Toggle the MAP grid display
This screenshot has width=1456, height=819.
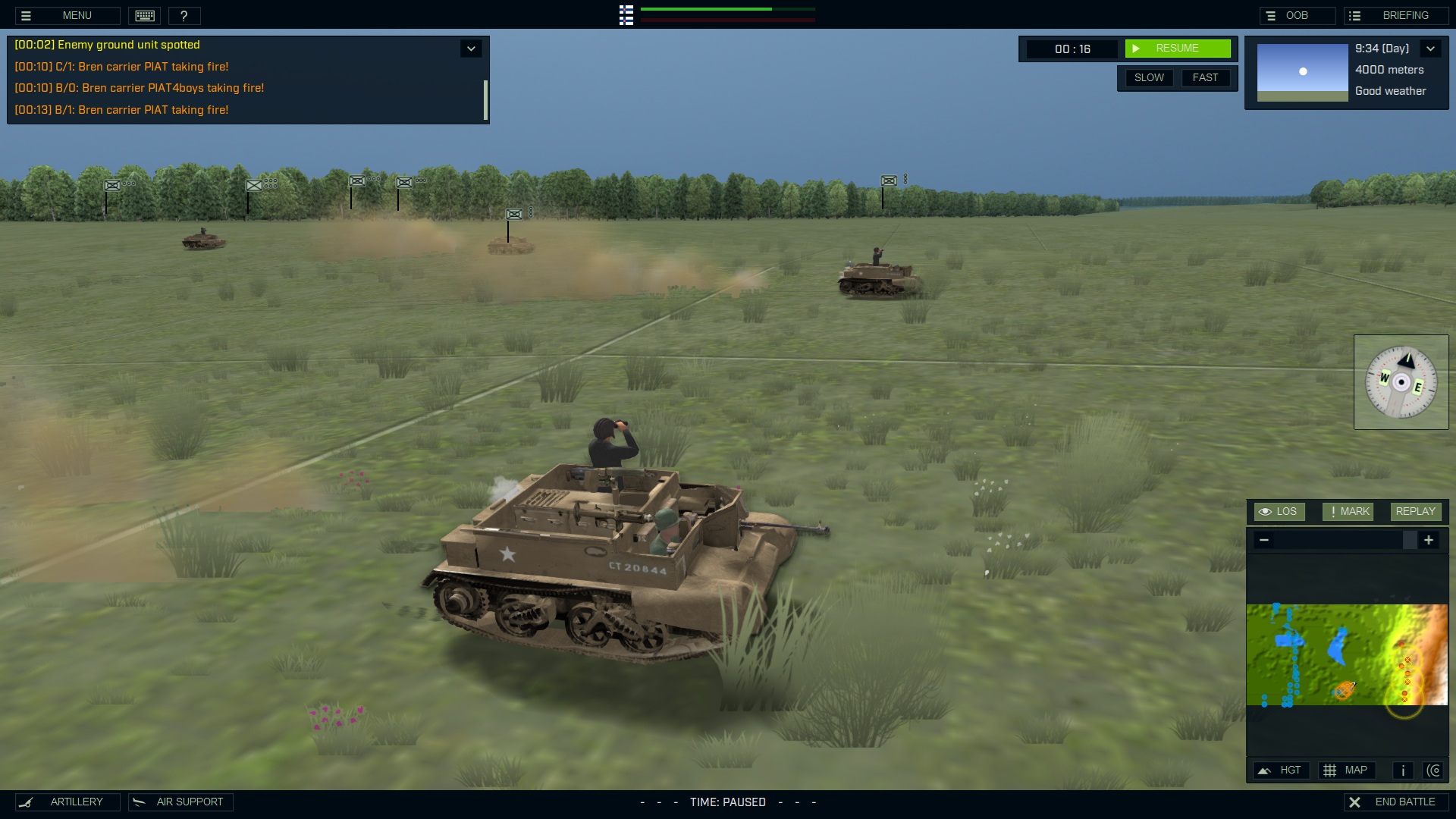pos(1348,770)
